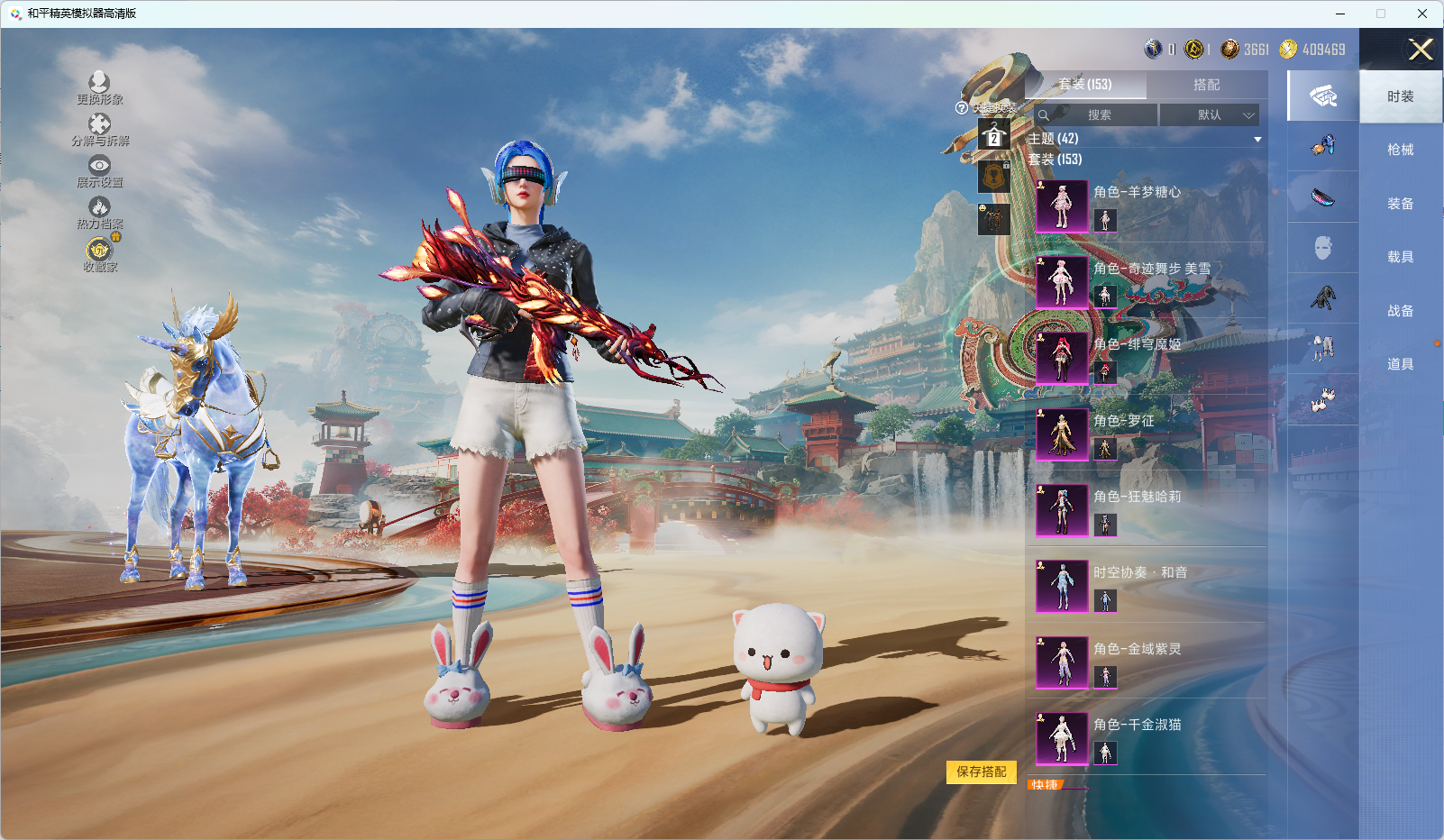Minimize the emulator window
Viewport: 1444px width, 840px height.
(x=1340, y=14)
